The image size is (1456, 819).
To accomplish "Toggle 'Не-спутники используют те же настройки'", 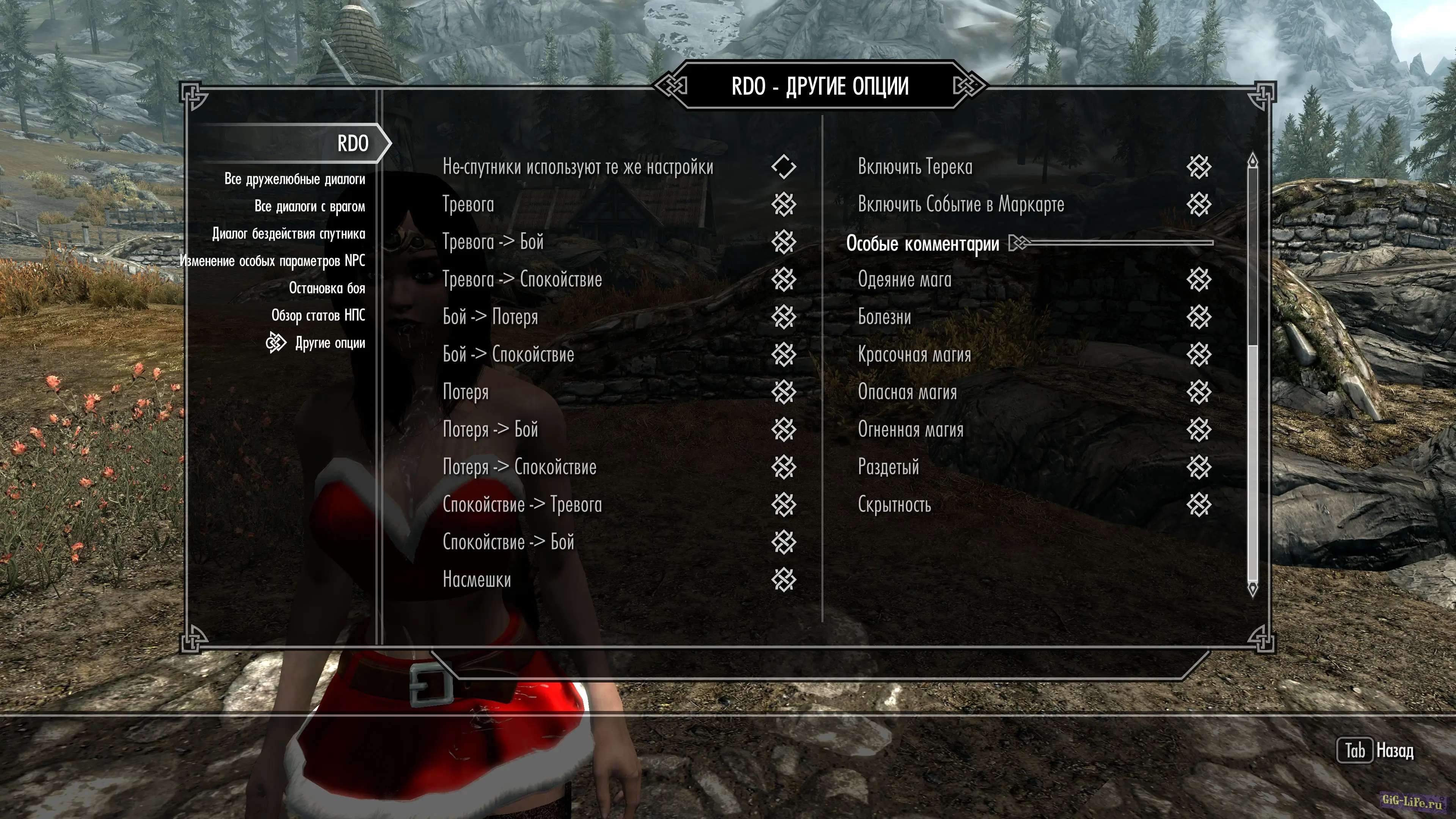I will tap(783, 167).
